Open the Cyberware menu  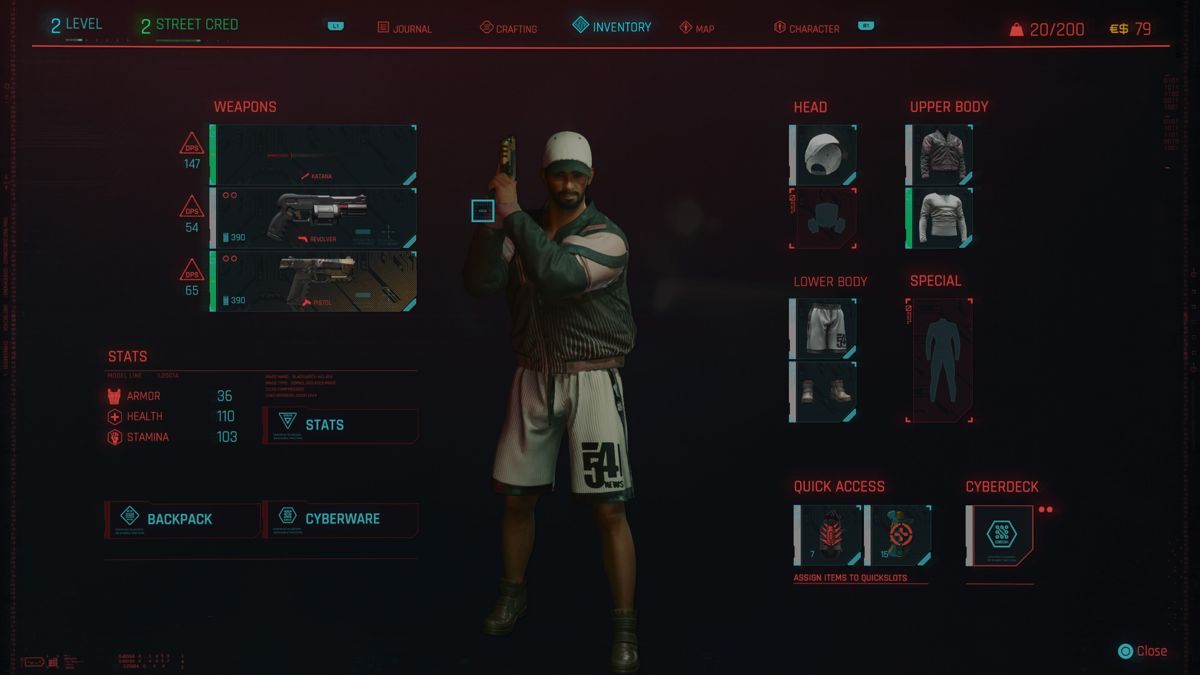pyautogui.click(x=340, y=519)
